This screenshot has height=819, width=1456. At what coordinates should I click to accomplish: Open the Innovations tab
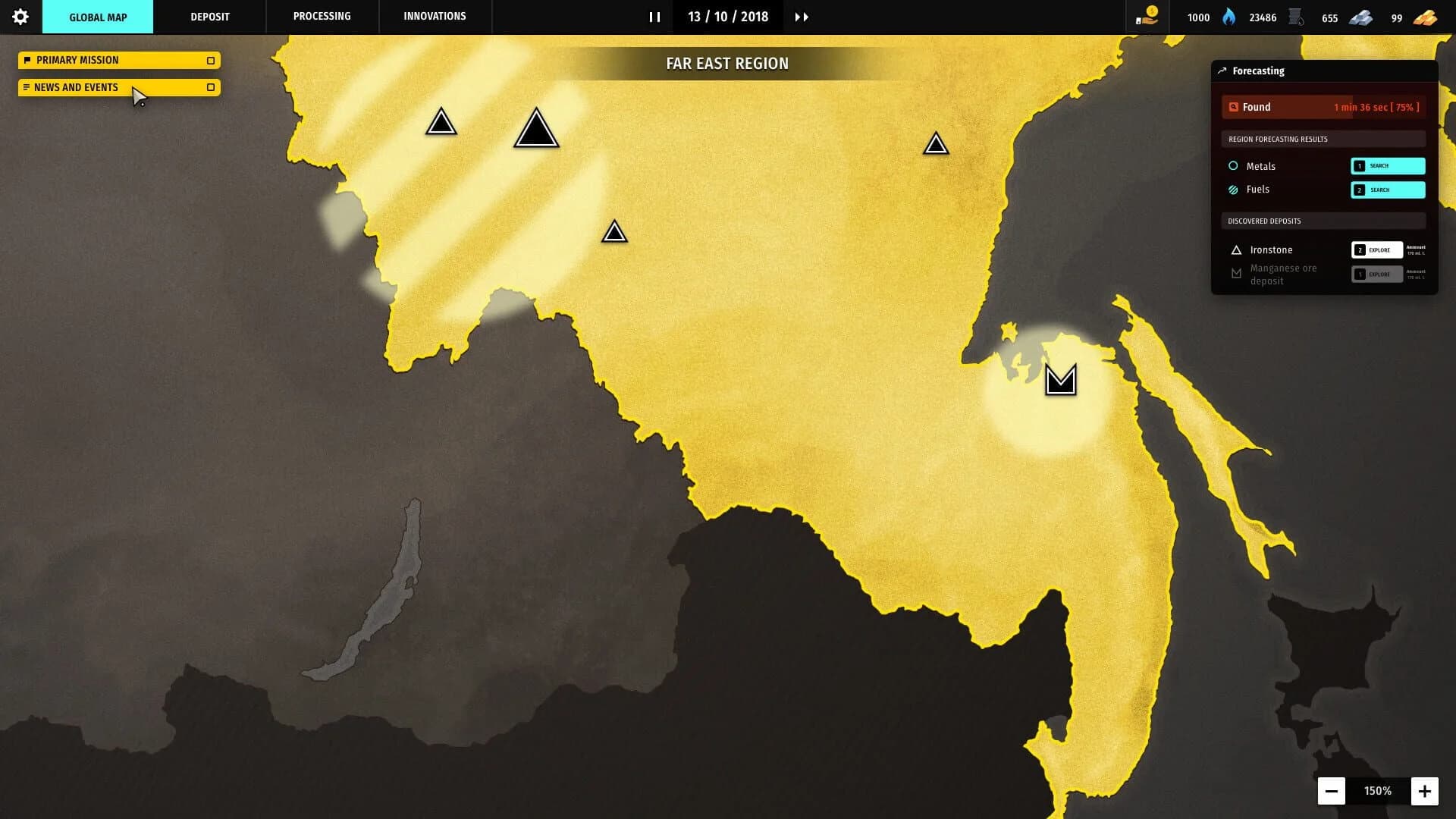coord(435,15)
